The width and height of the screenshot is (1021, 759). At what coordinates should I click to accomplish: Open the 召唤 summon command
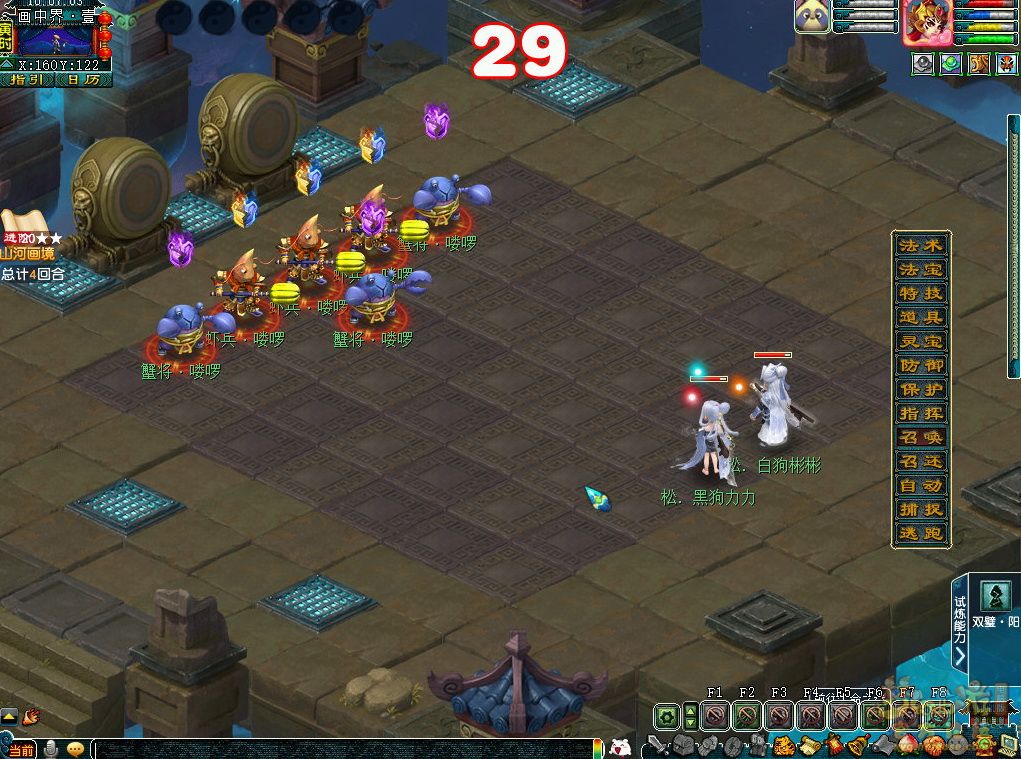[x=921, y=438]
